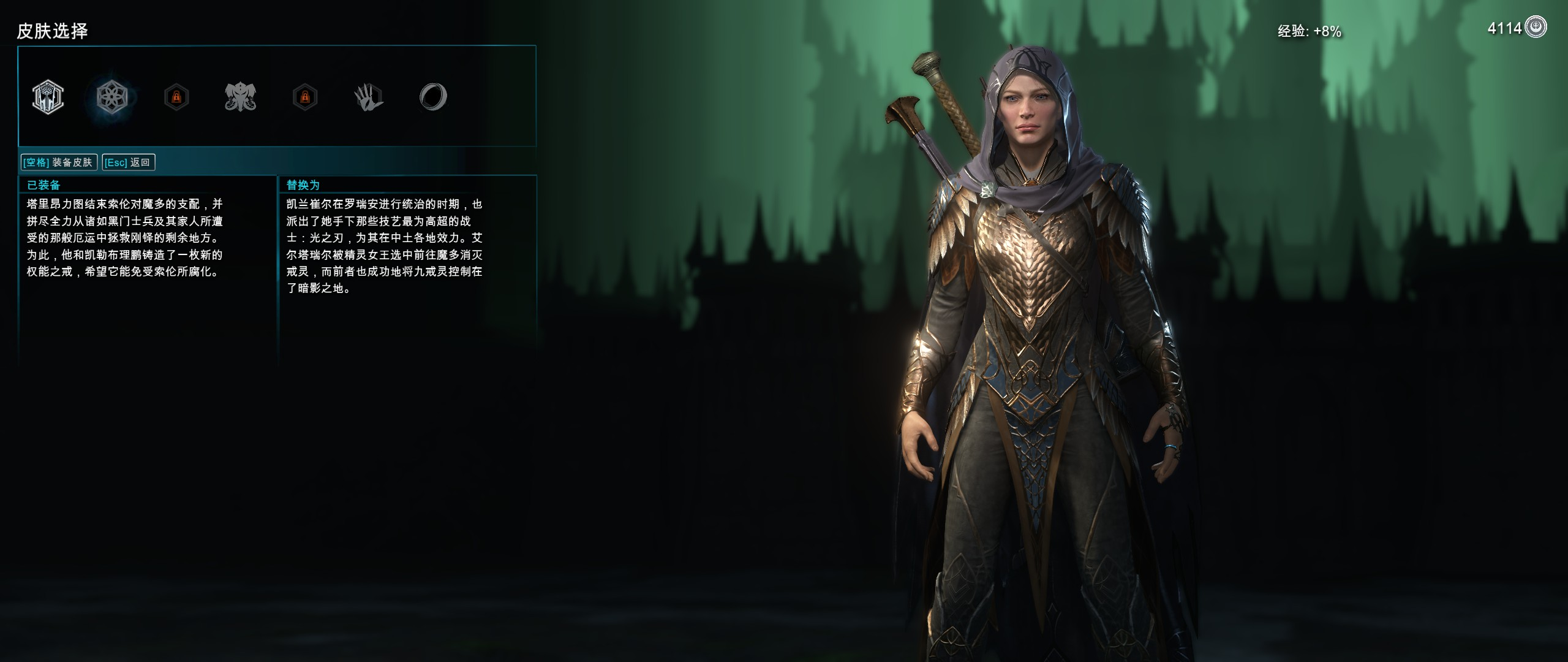This screenshot has width=1568, height=662.
Task: Choose the highlighted flower hexagon skin
Action: (112, 97)
